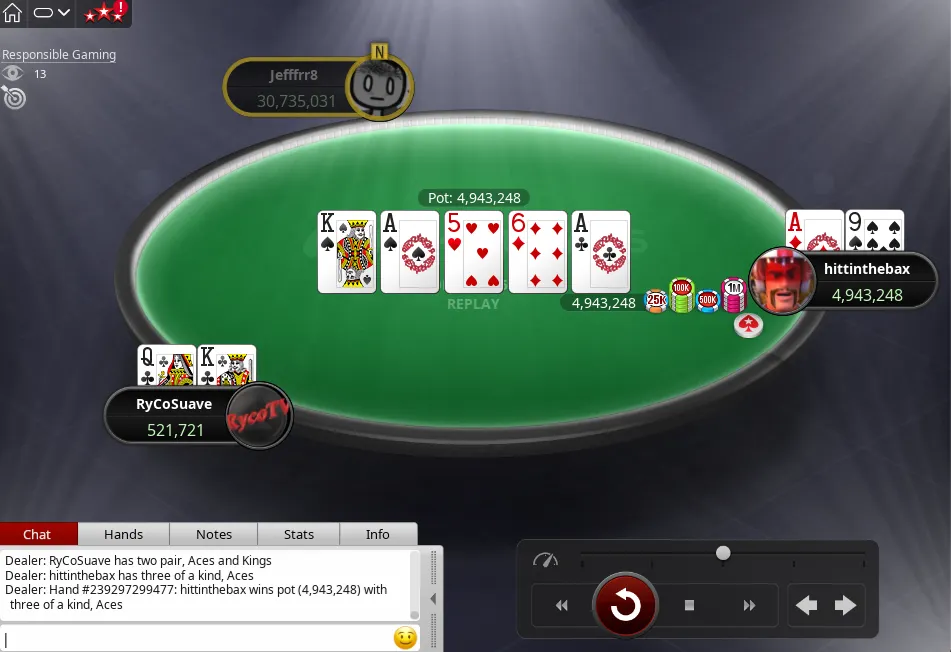Open the table layout dropdown
This screenshot has height=652, width=951.
(x=51, y=13)
